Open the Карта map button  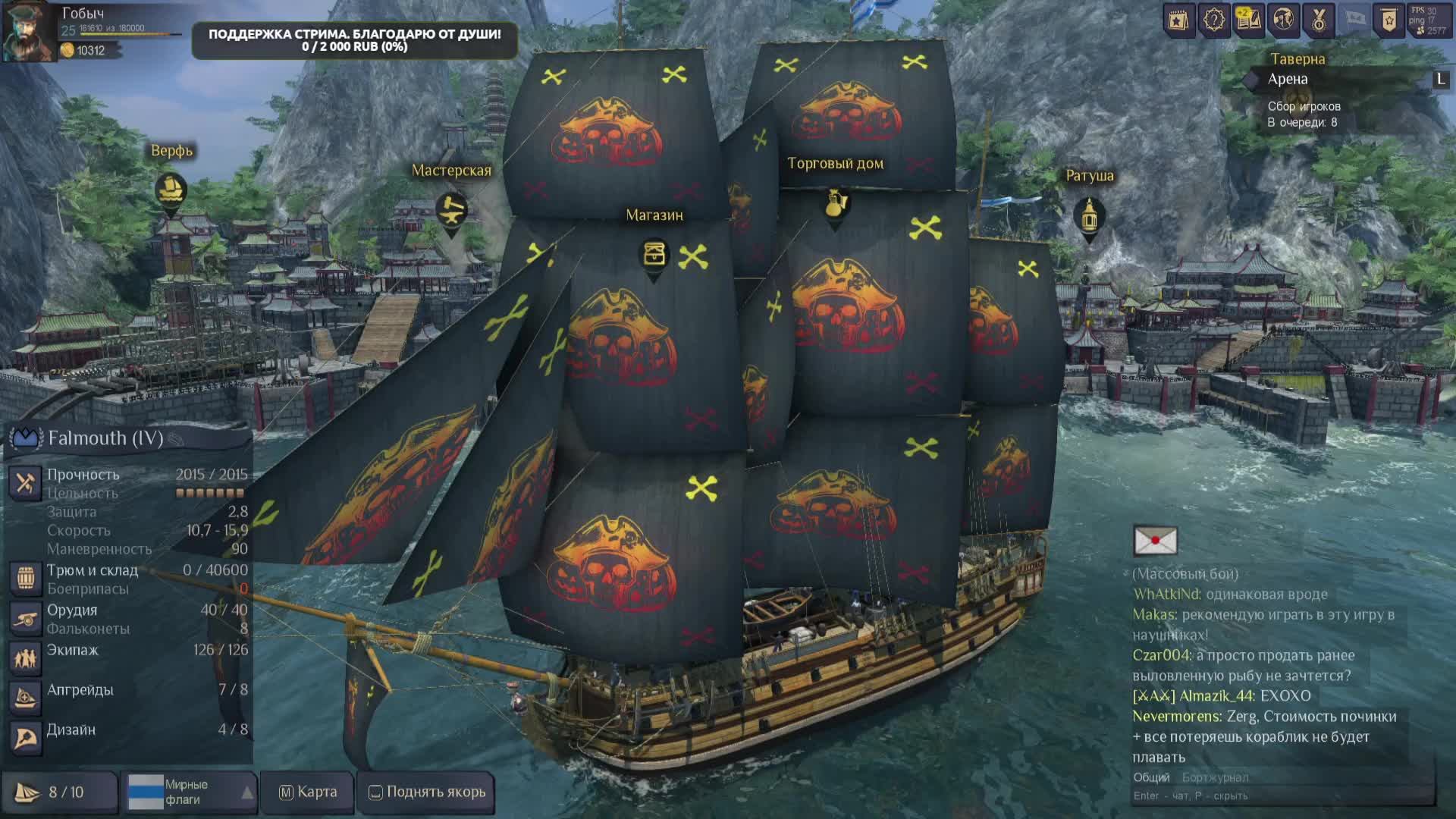pyautogui.click(x=308, y=792)
